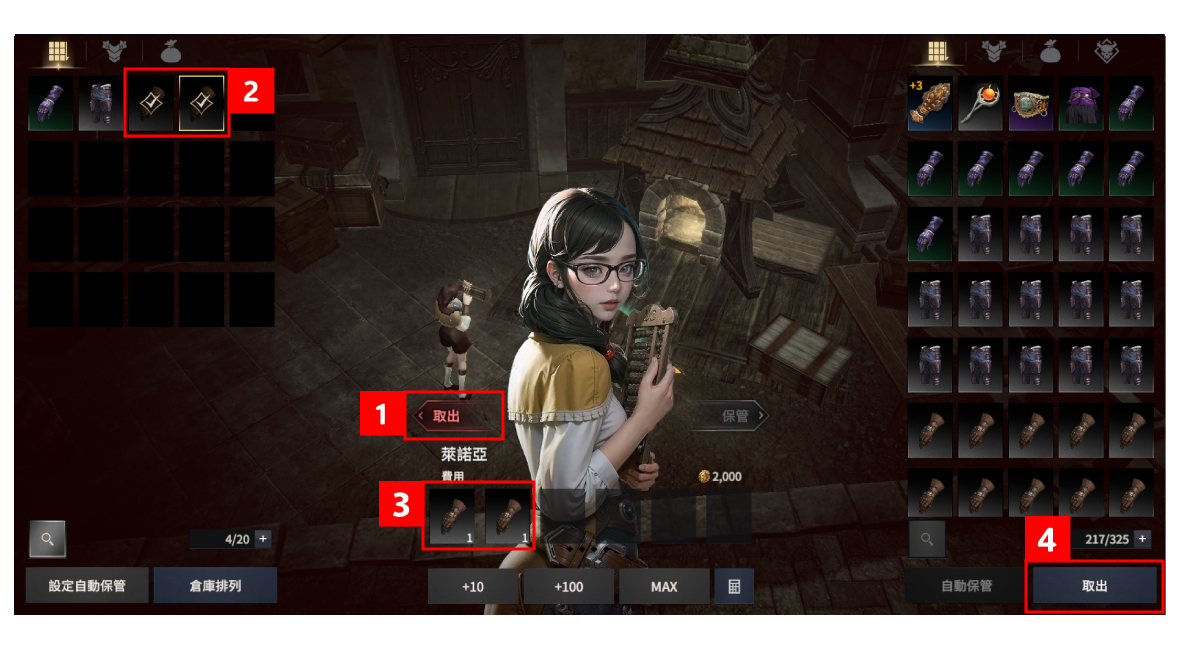Pick the orange orb staff slot
The image size is (1180, 650).
[x=982, y=104]
